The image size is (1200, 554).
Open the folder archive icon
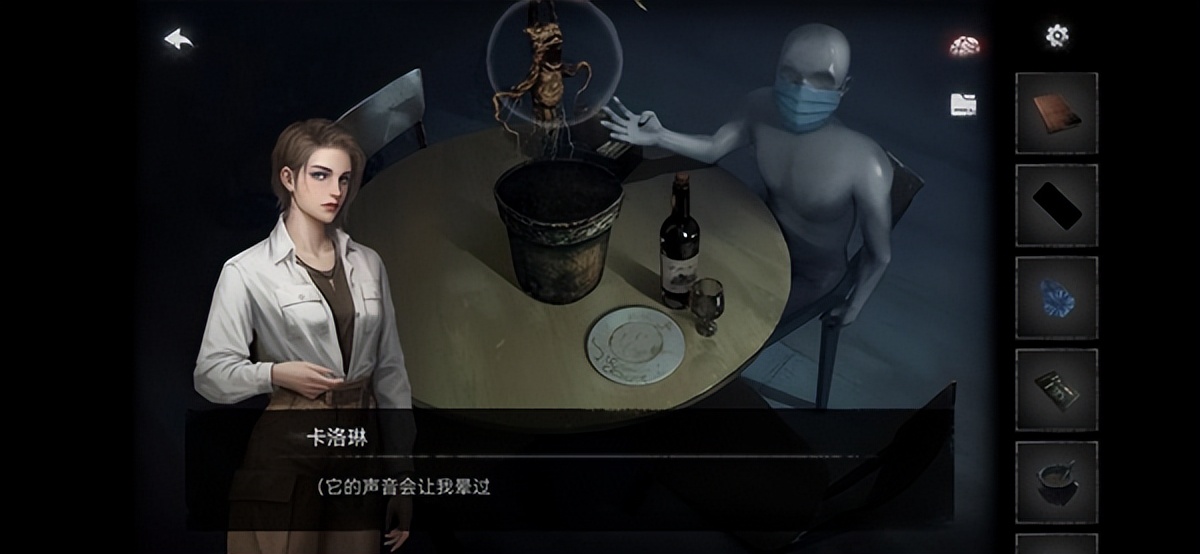[963, 104]
